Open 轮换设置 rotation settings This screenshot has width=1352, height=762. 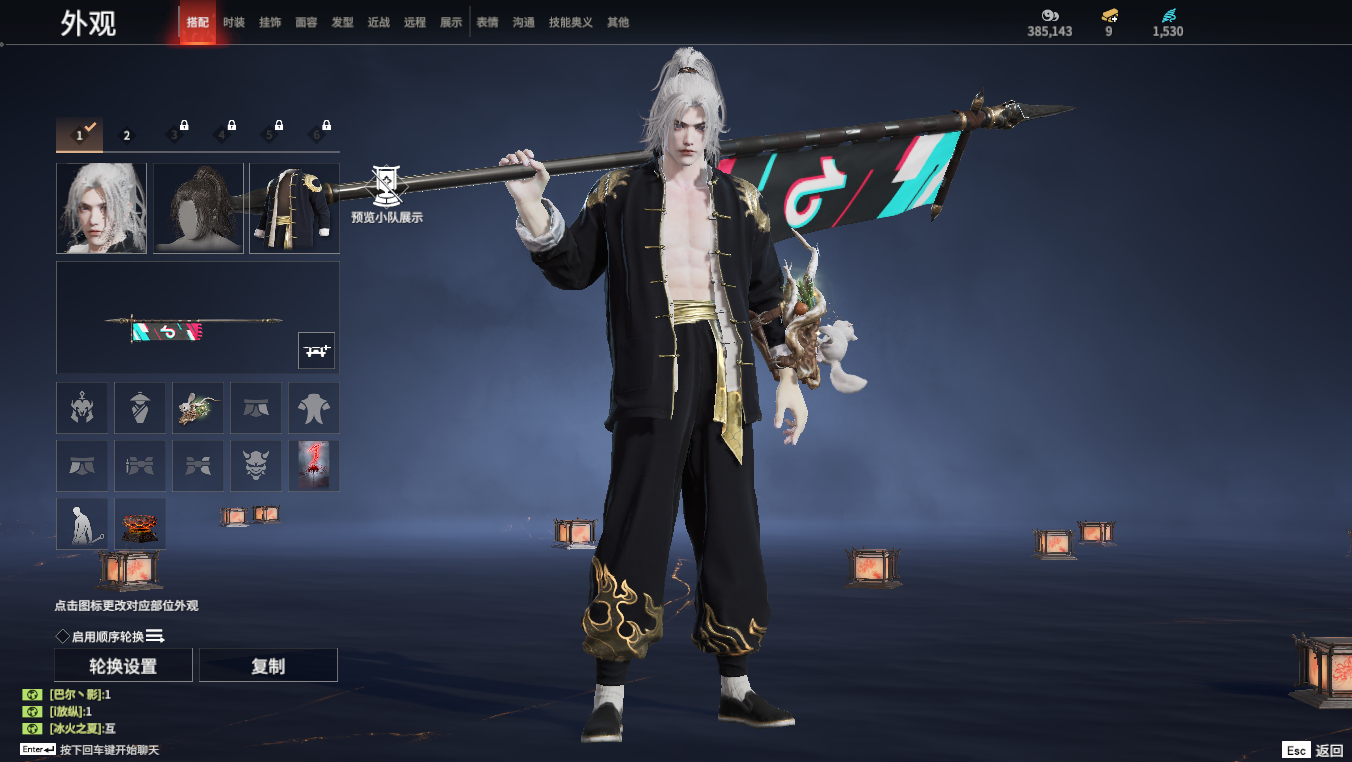point(123,666)
